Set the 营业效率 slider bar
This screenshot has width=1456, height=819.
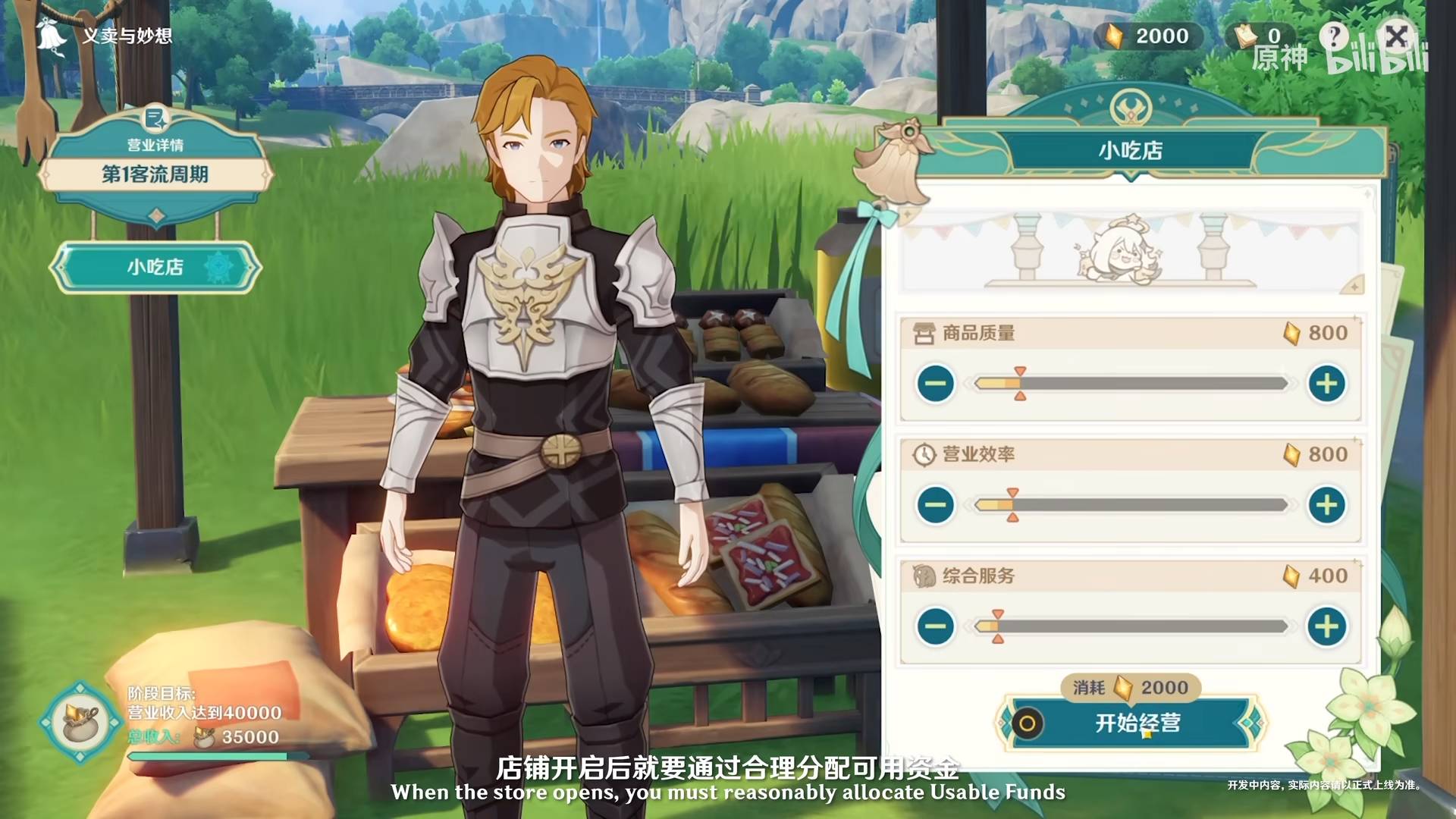pyautogui.click(x=1130, y=505)
